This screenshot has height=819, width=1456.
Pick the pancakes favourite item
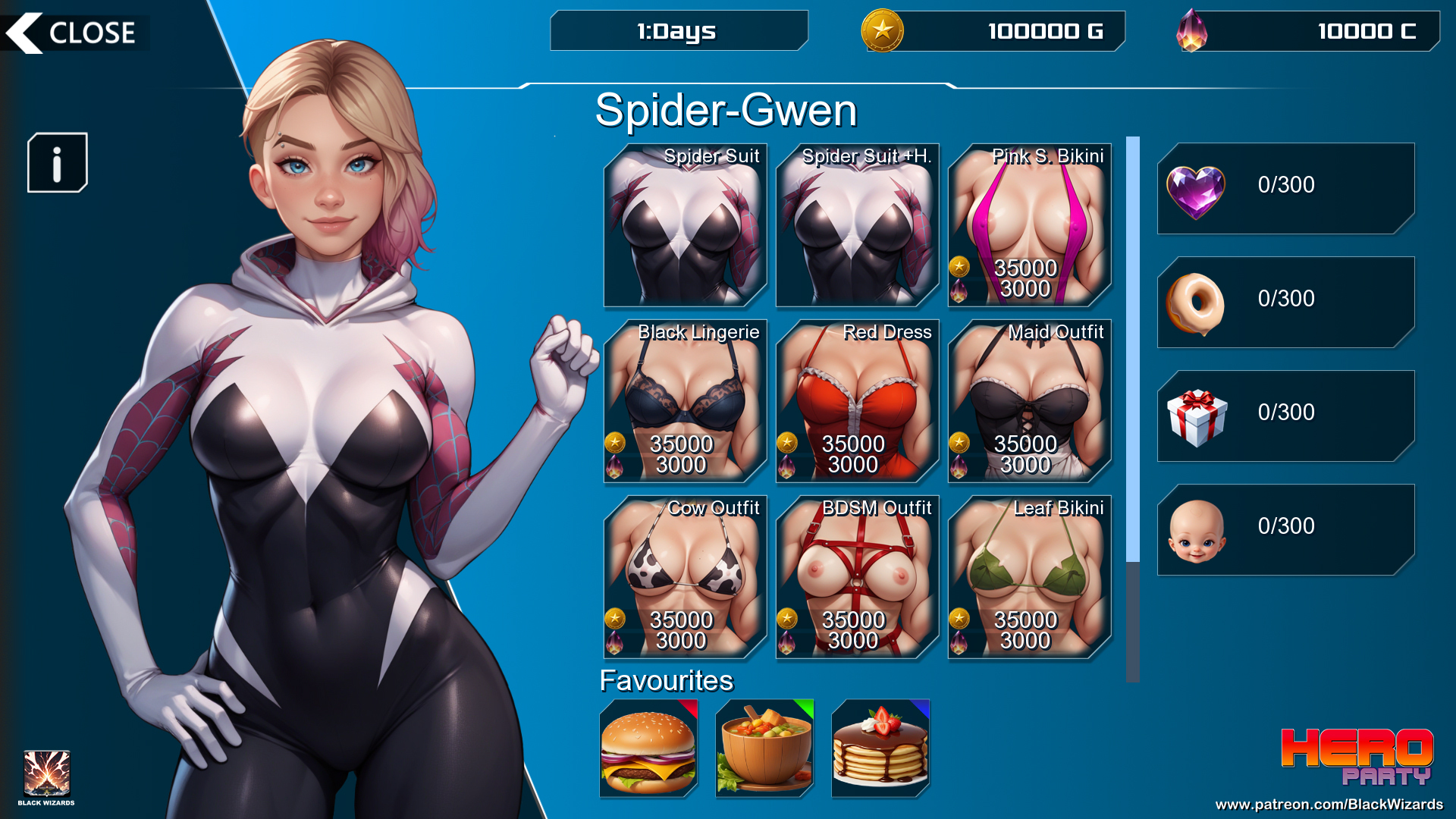click(880, 748)
